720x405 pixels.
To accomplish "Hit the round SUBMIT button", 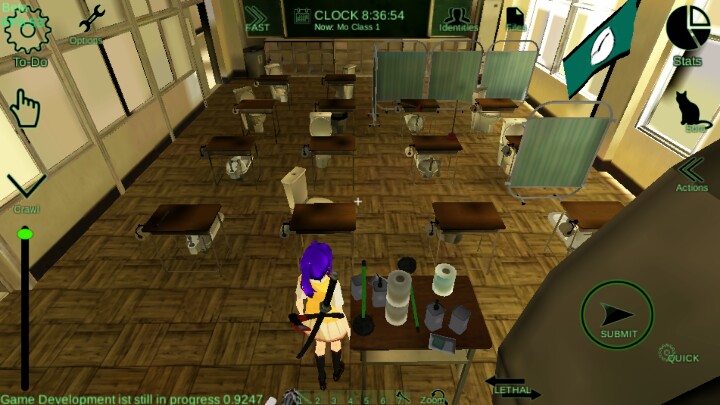I will (x=617, y=315).
